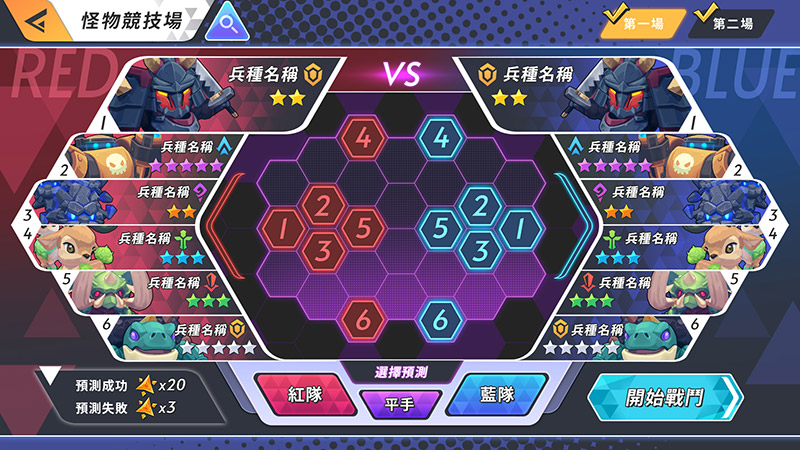The width and height of the screenshot is (800, 450).
Task: Select the blue team's armored knight unit row
Action: 570,85
